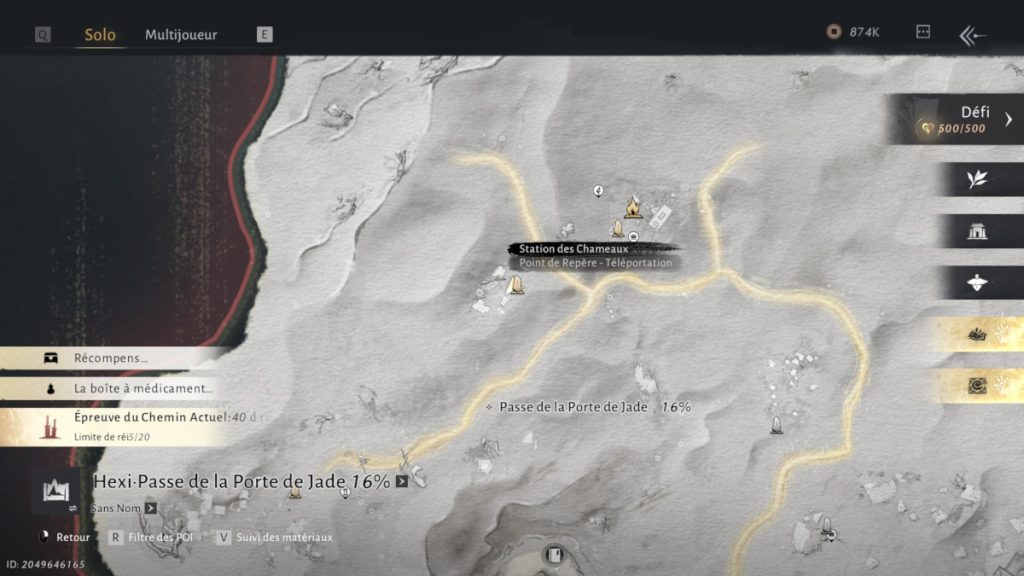Screen dimensions: 1024x576
Task: Select the acorn-shaped category button
Action: click(977, 283)
